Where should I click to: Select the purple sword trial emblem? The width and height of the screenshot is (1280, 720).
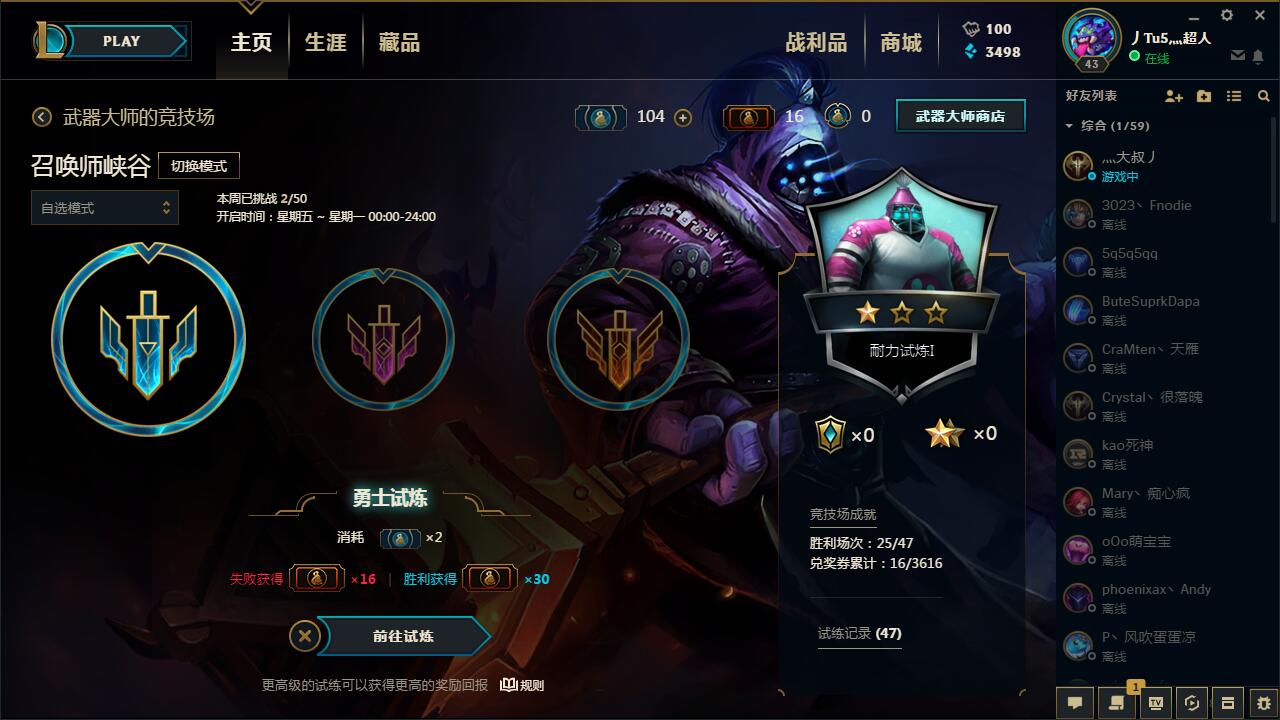click(383, 339)
